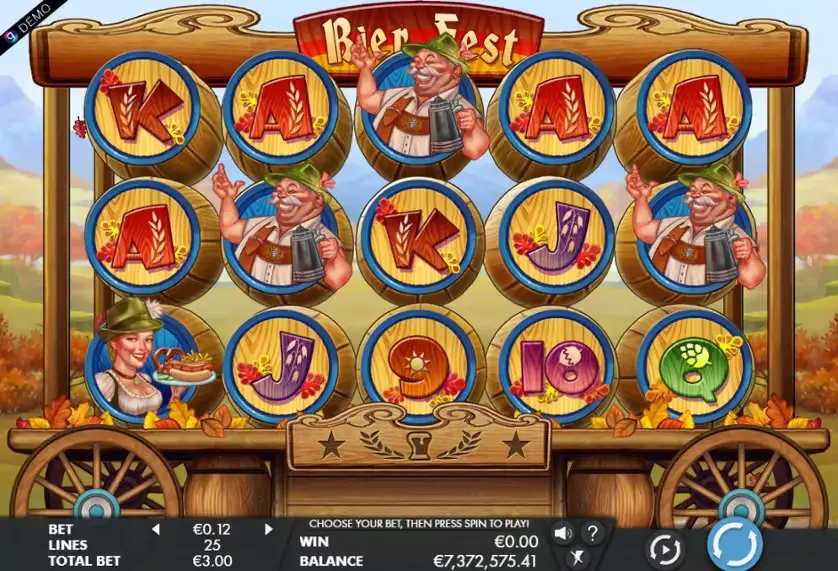Open the help question mark
The height and width of the screenshot is (571, 838).
tap(592, 533)
